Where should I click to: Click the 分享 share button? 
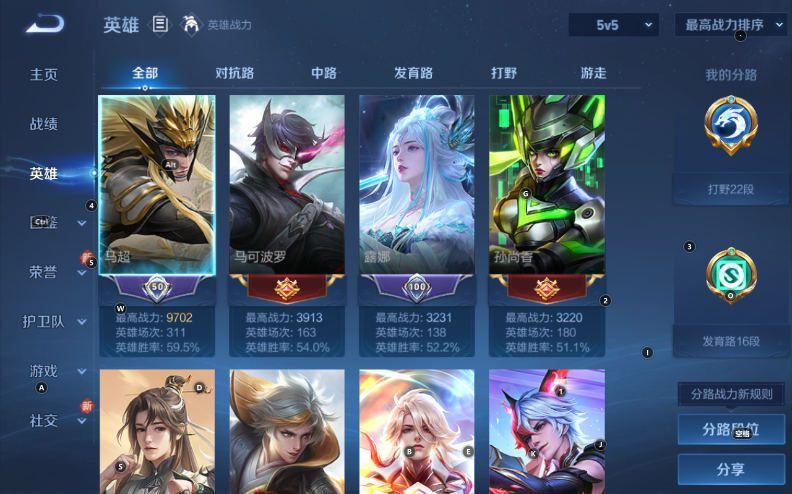coord(731,469)
